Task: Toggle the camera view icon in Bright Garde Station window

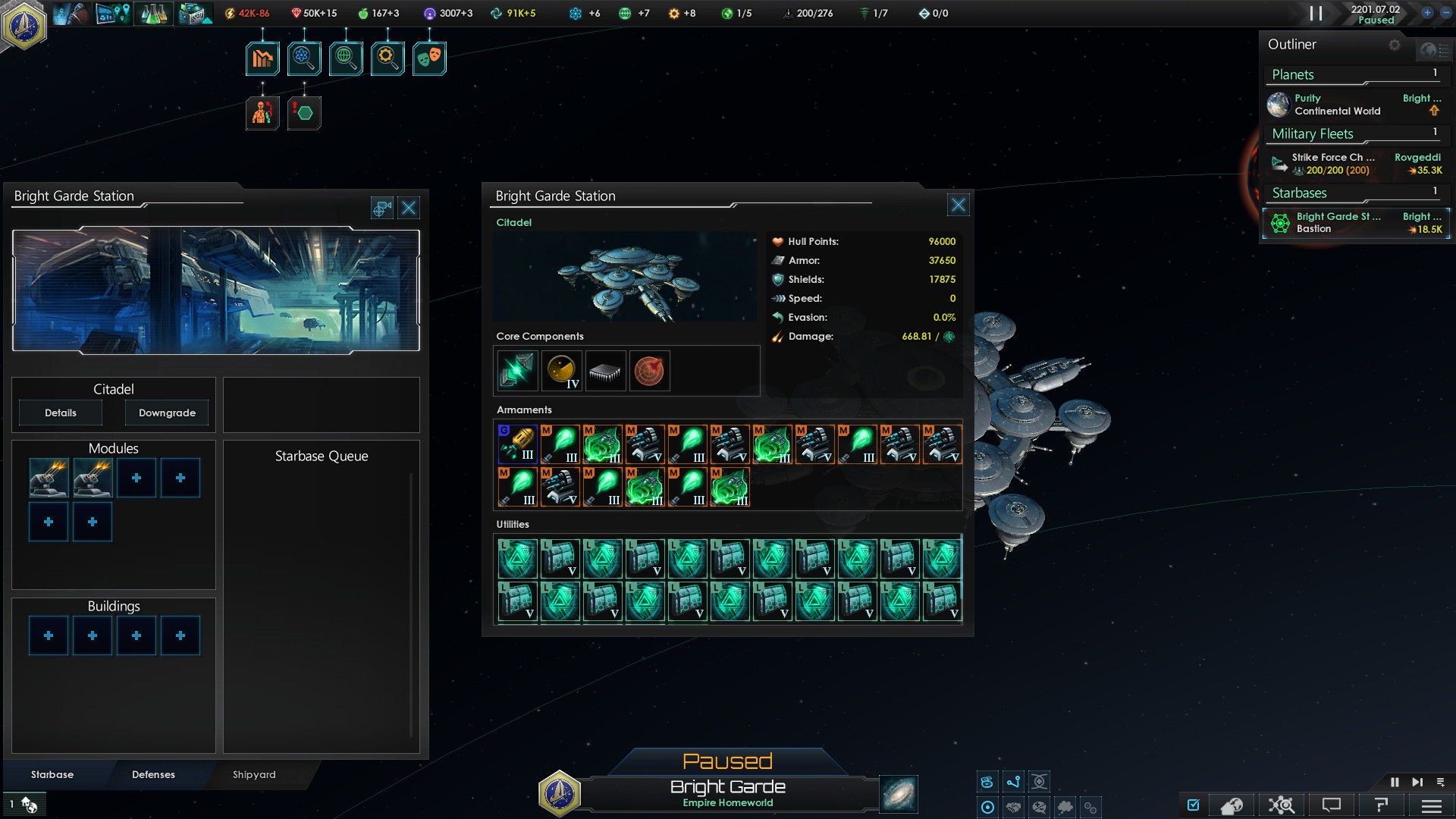Action: pyautogui.click(x=381, y=207)
